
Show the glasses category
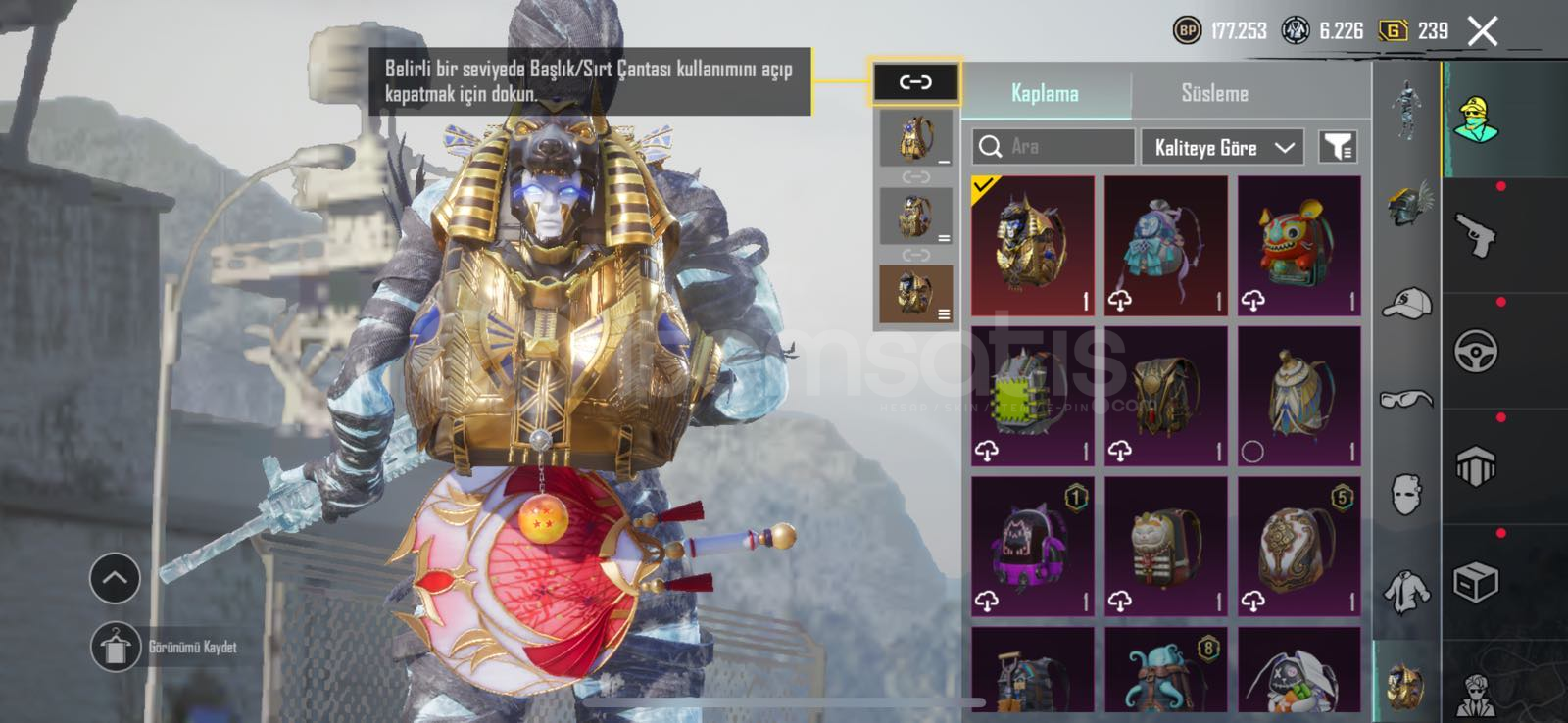pos(1406,398)
